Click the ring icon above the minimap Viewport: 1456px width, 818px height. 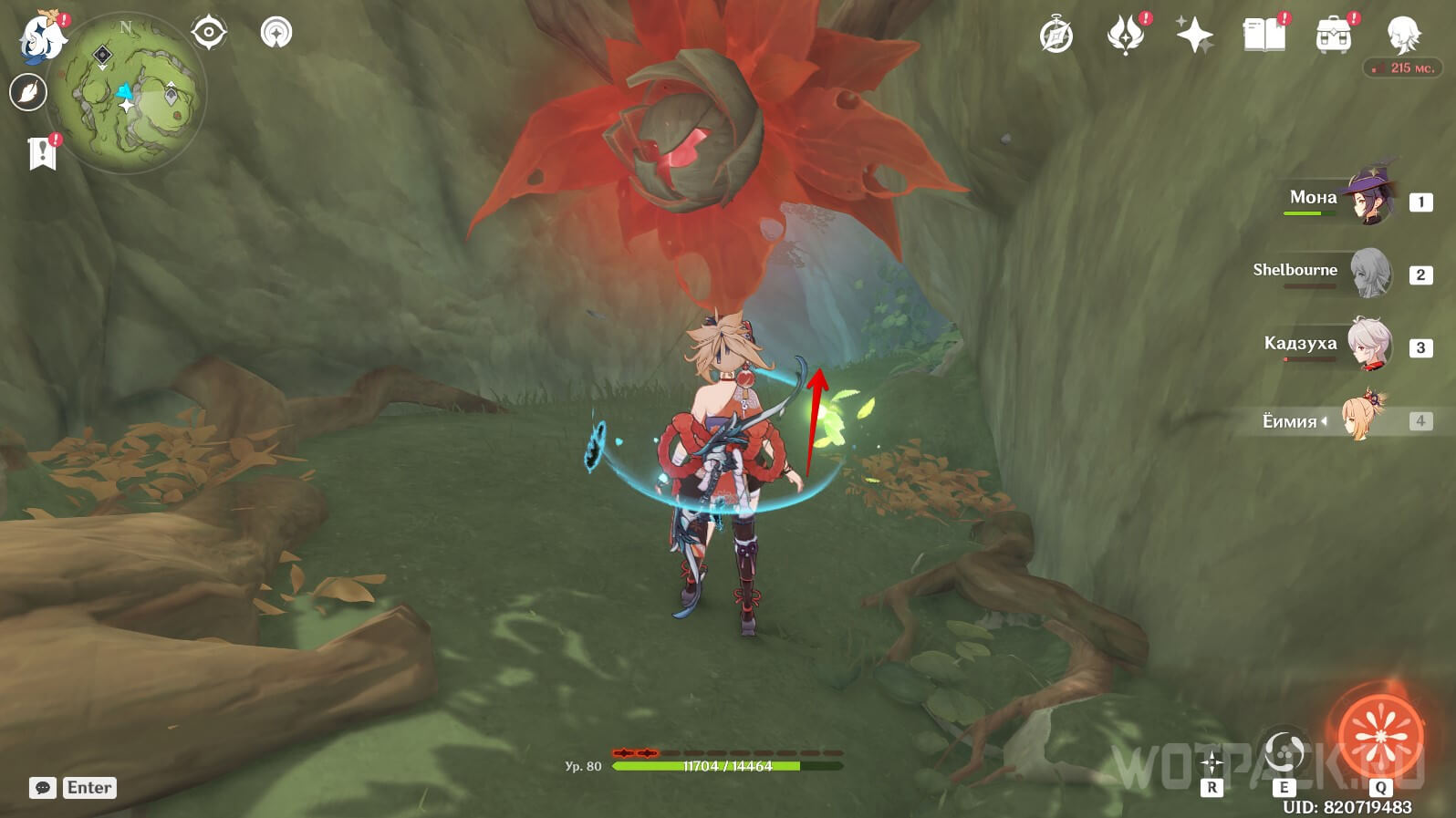(276, 33)
